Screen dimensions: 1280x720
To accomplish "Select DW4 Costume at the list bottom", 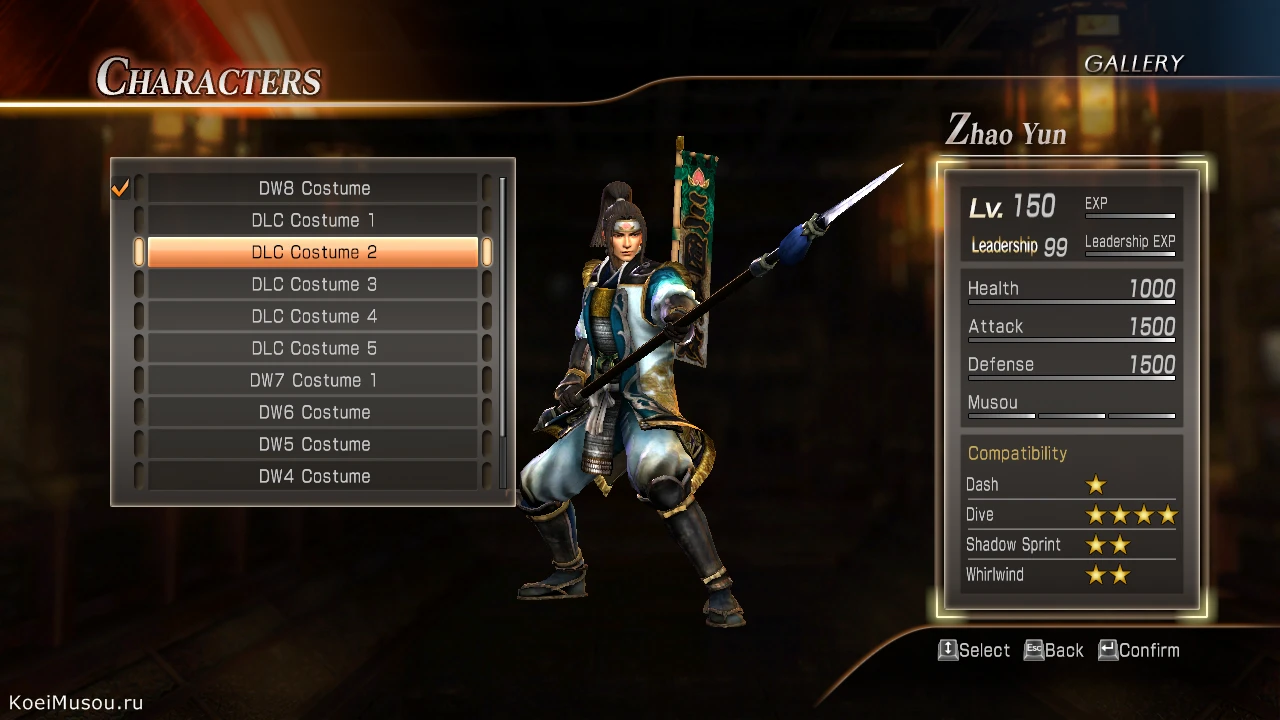I will [x=313, y=476].
